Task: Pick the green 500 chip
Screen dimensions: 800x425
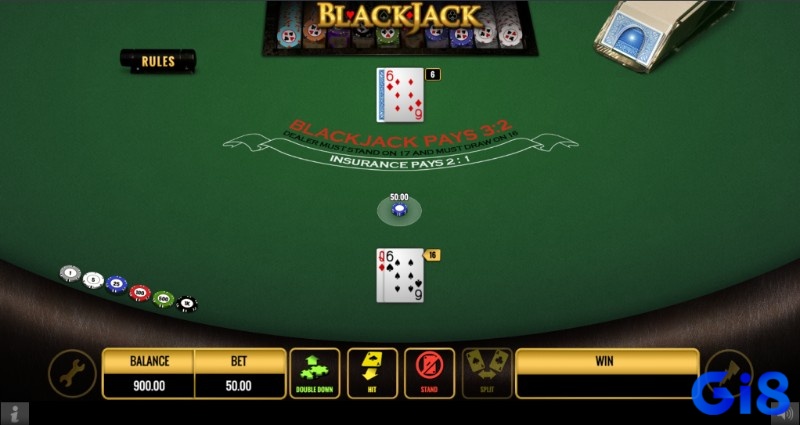Action: 163,298
